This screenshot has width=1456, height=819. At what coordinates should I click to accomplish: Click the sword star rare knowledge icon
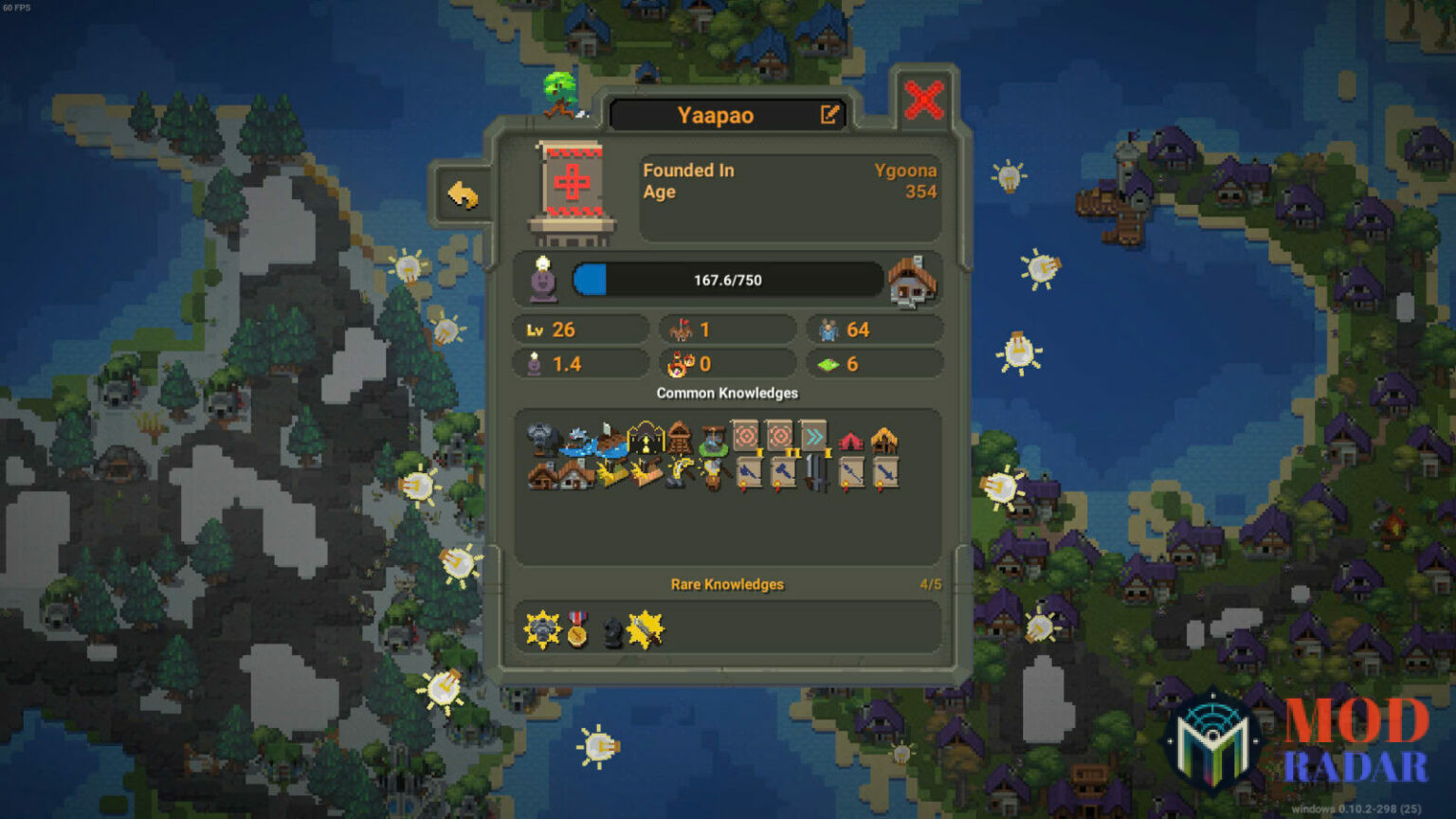click(645, 628)
